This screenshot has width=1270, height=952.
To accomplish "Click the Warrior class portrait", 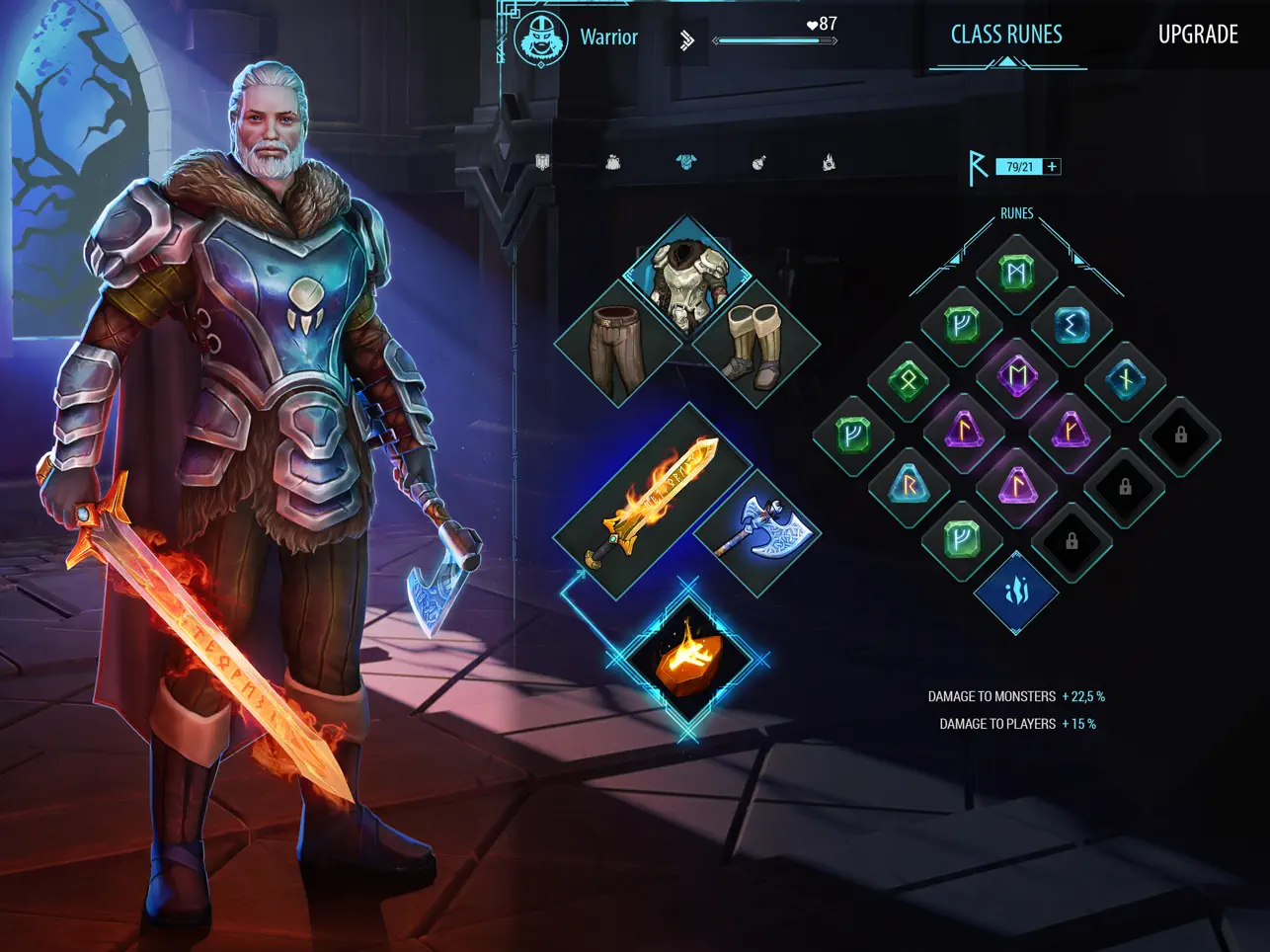I will pos(541,39).
